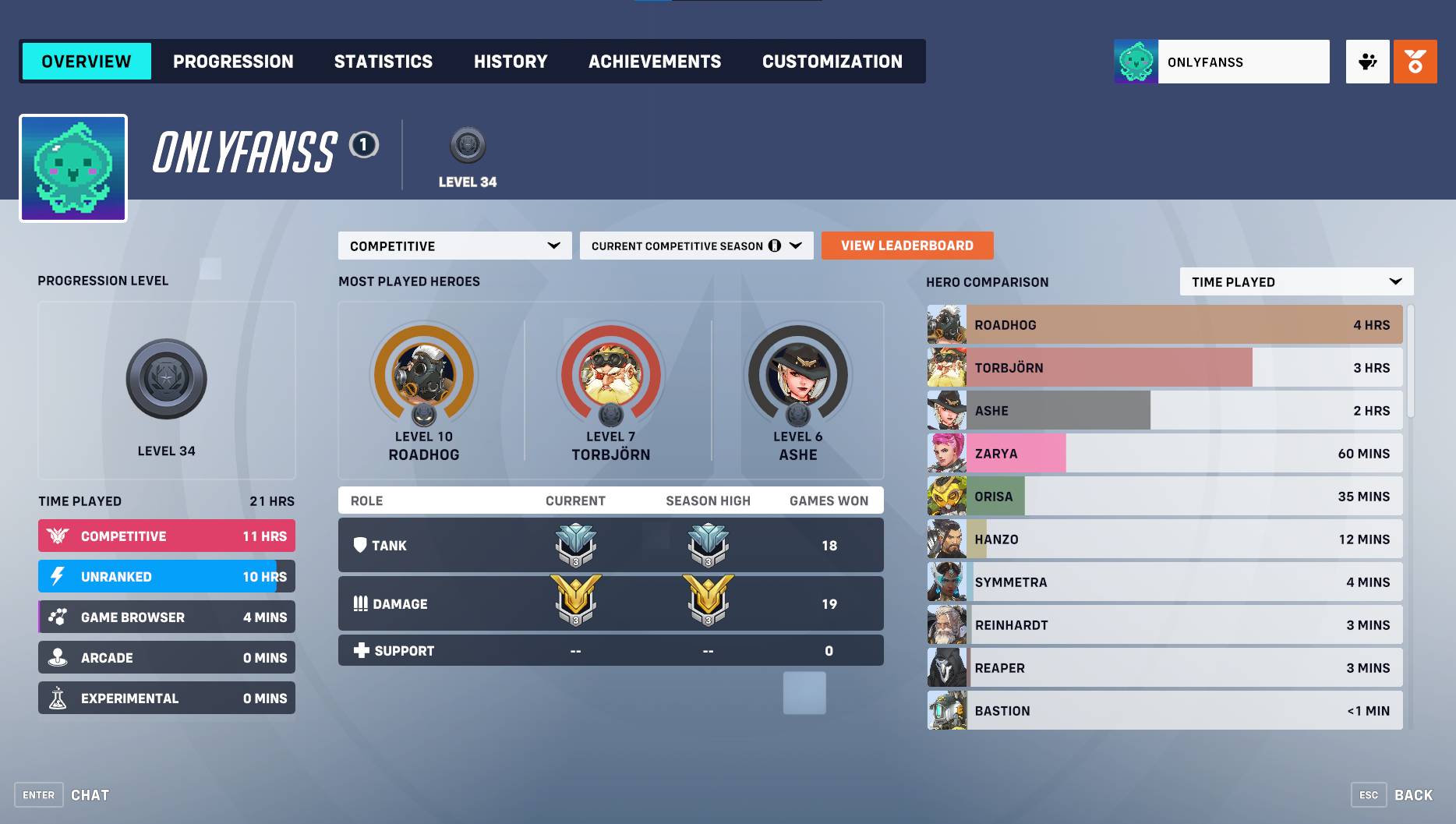This screenshot has width=1456, height=824.
Task: Click the Experimental flask icon
Action: pyautogui.click(x=58, y=698)
